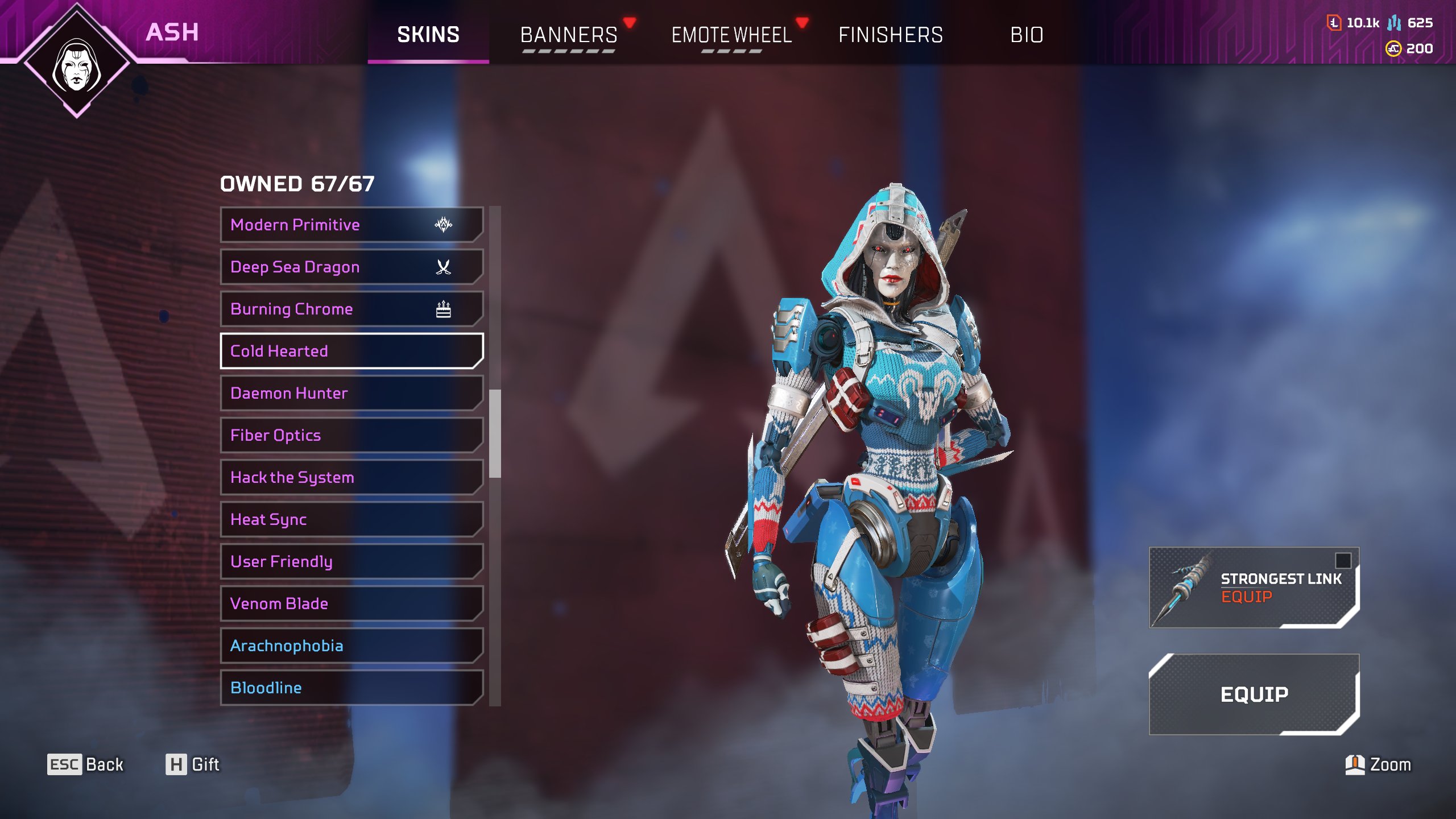Select the User Friendly skin
The height and width of the screenshot is (819, 1456).
coord(351,561)
